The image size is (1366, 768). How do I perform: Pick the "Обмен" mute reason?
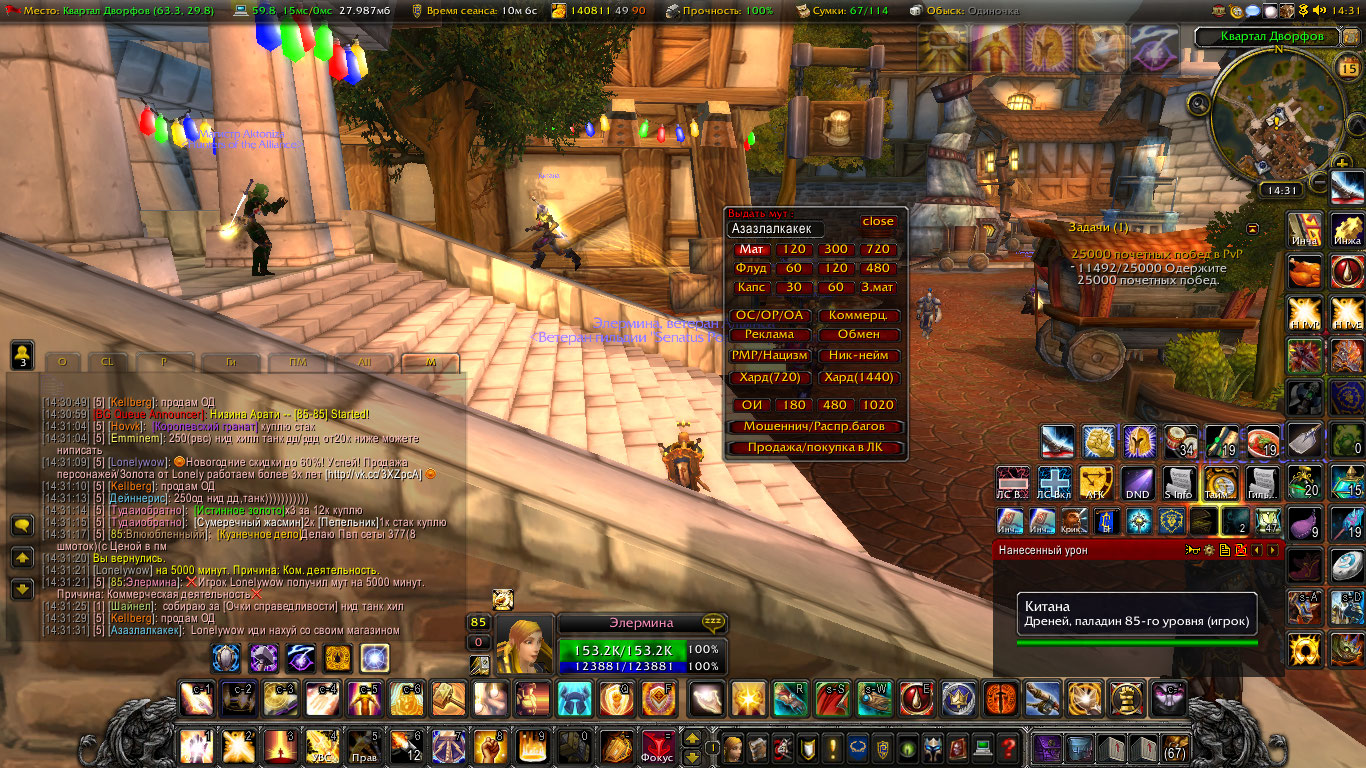[x=859, y=334]
